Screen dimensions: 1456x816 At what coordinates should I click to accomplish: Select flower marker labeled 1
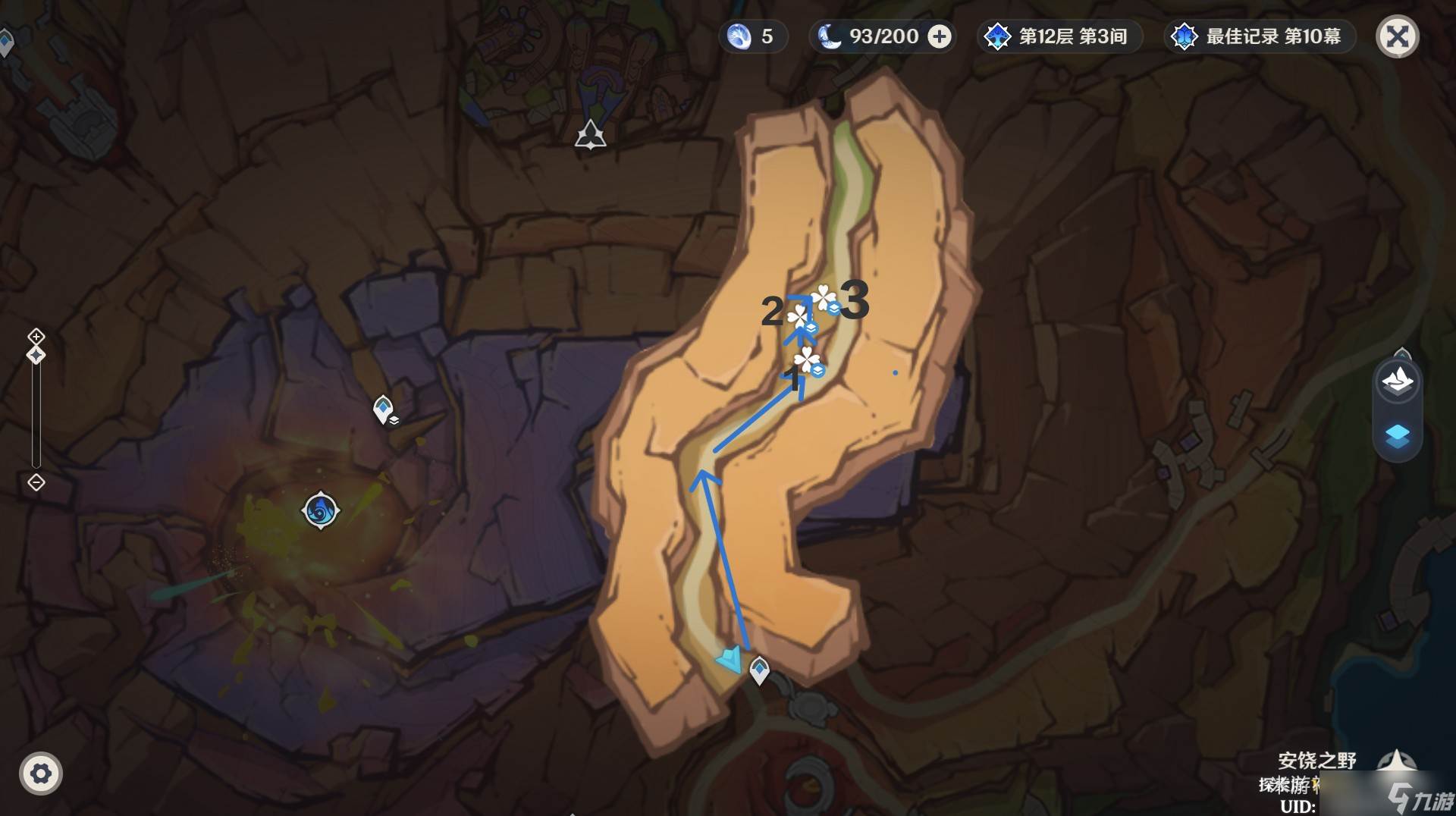(x=807, y=360)
